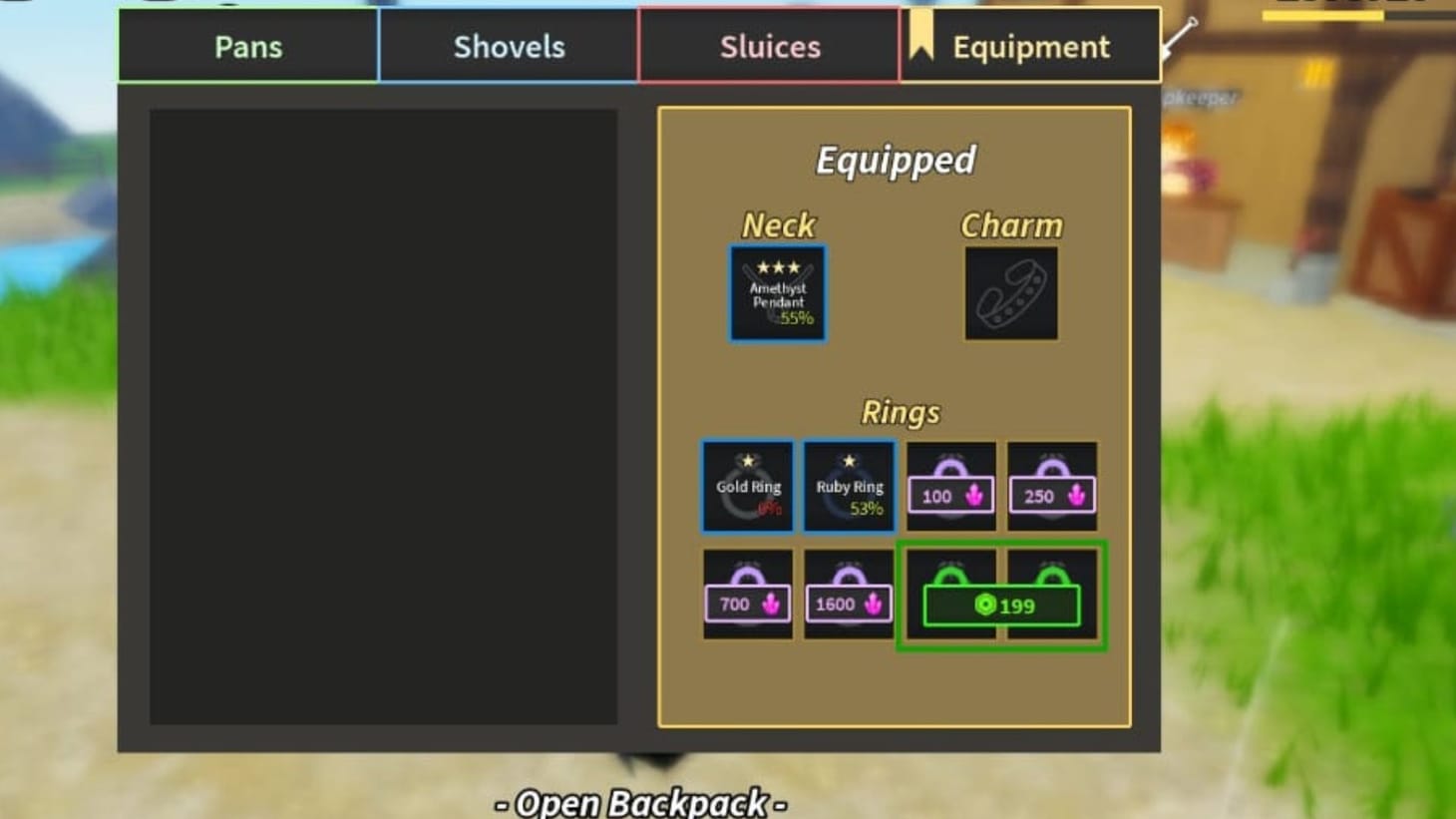The height and width of the screenshot is (819, 1456).
Task: Select the equipped Amethyst Pendant neck item
Action: tap(776, 291)
